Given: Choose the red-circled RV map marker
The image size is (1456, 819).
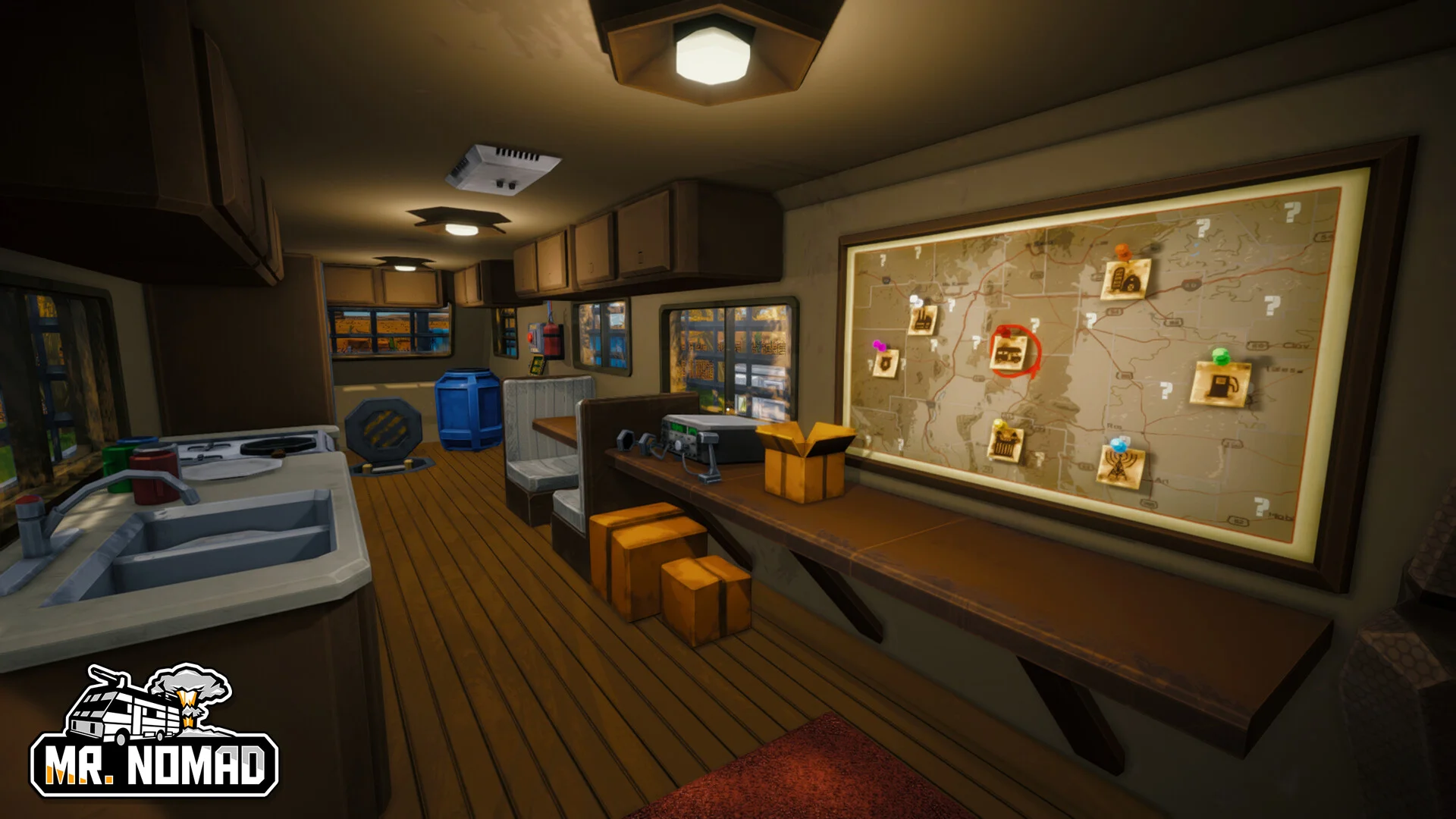Looking at the screenshot, I should 1010,353.
